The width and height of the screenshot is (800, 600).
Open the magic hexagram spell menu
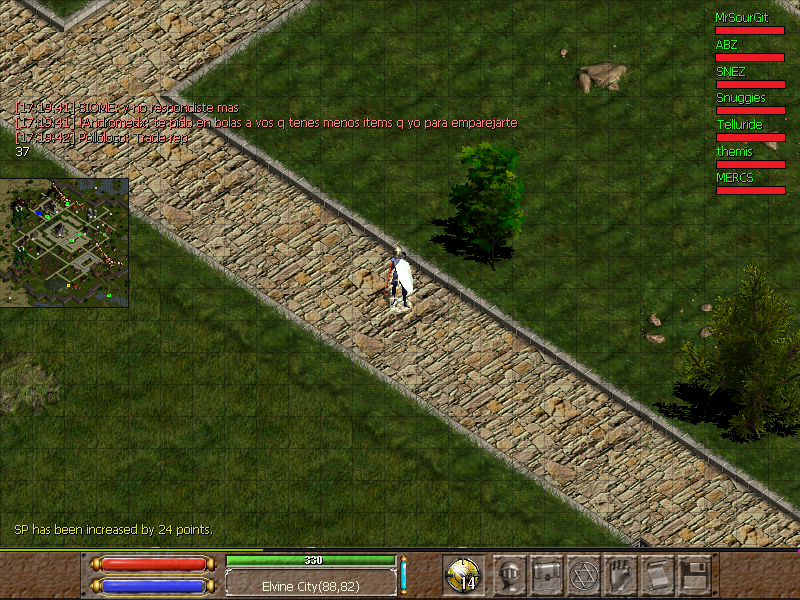[x=583, y=575]
